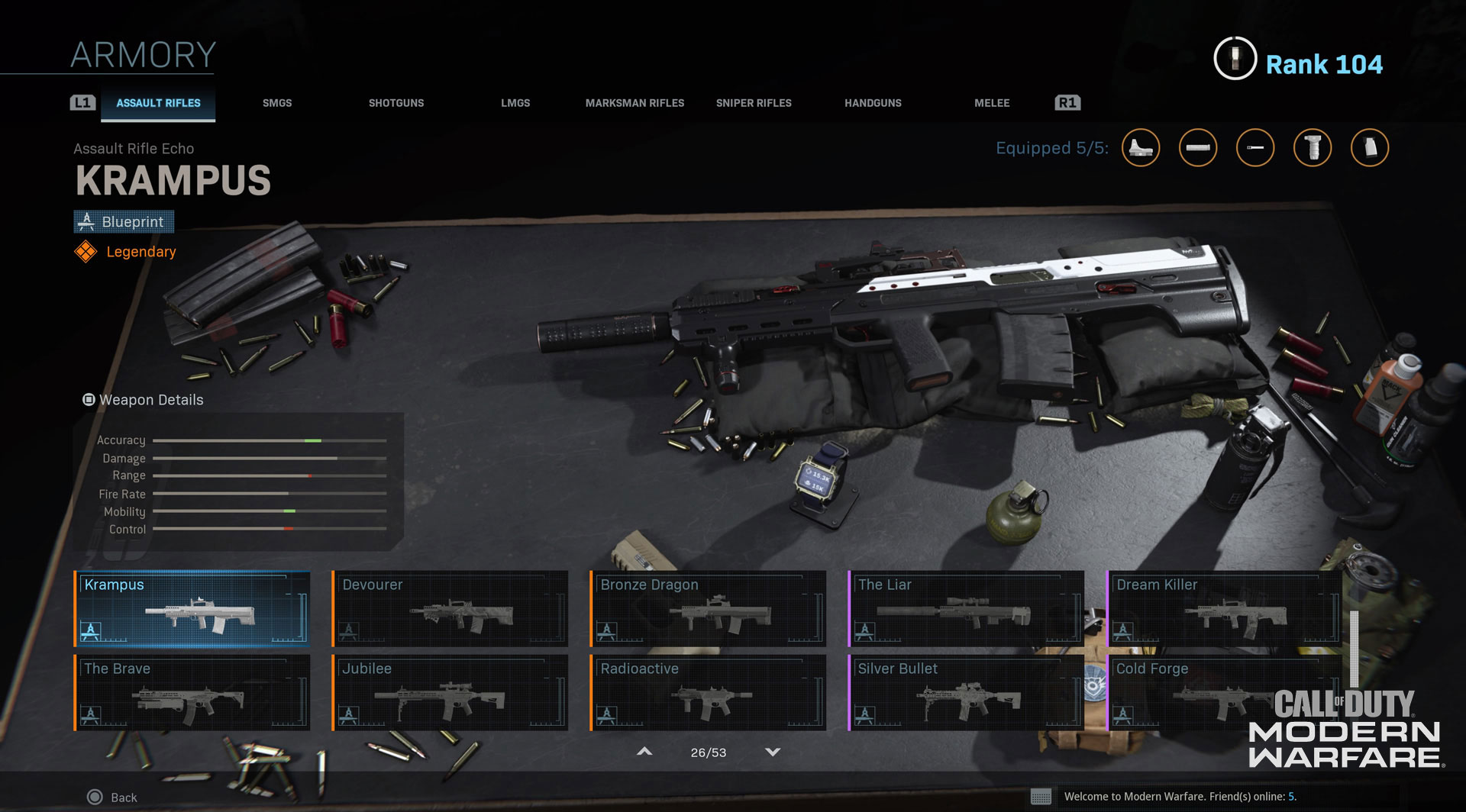
Task: Select The Liar blueprint tile
Action: [966, 608]
